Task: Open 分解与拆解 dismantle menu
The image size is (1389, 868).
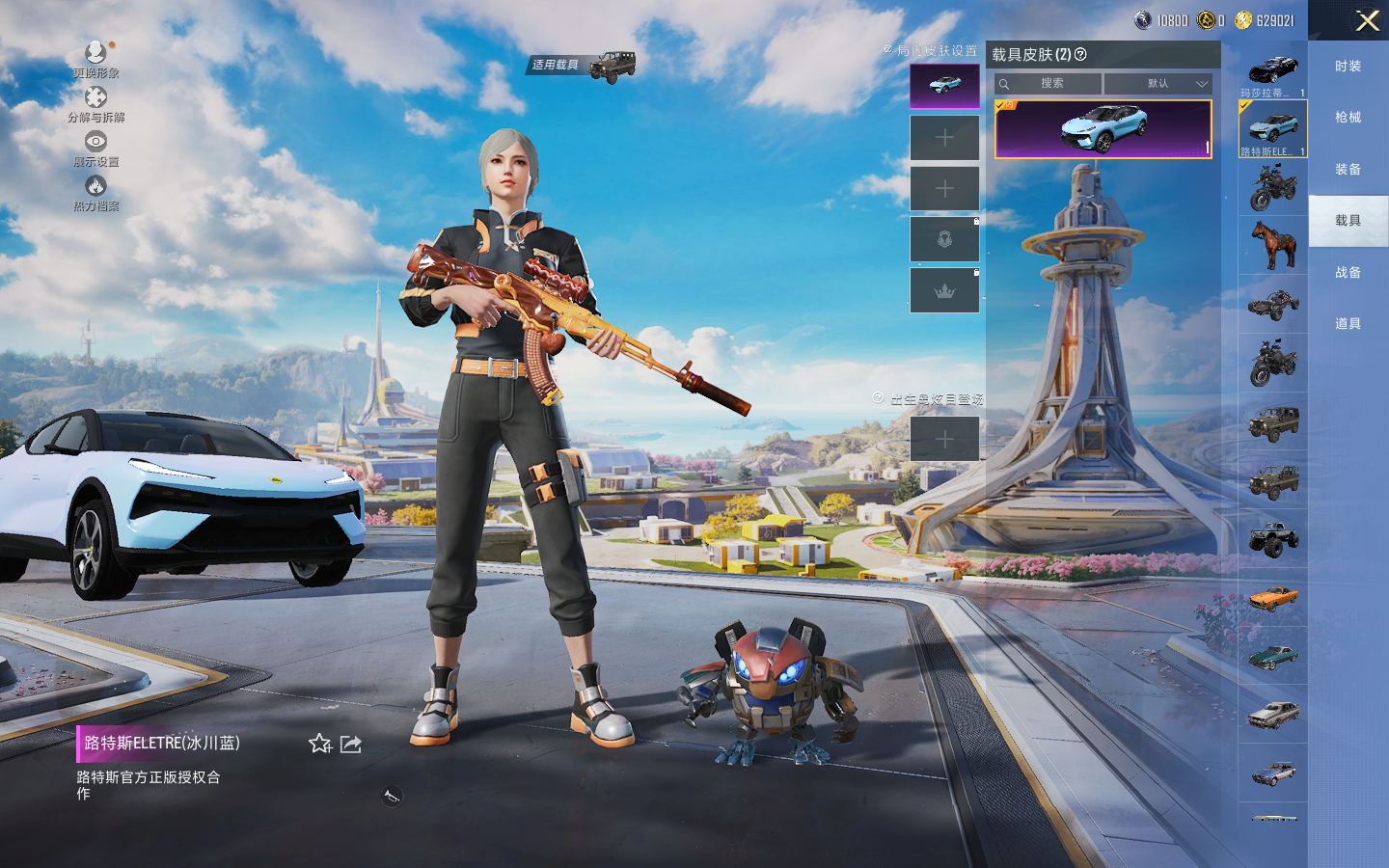Action: [95, 104]
